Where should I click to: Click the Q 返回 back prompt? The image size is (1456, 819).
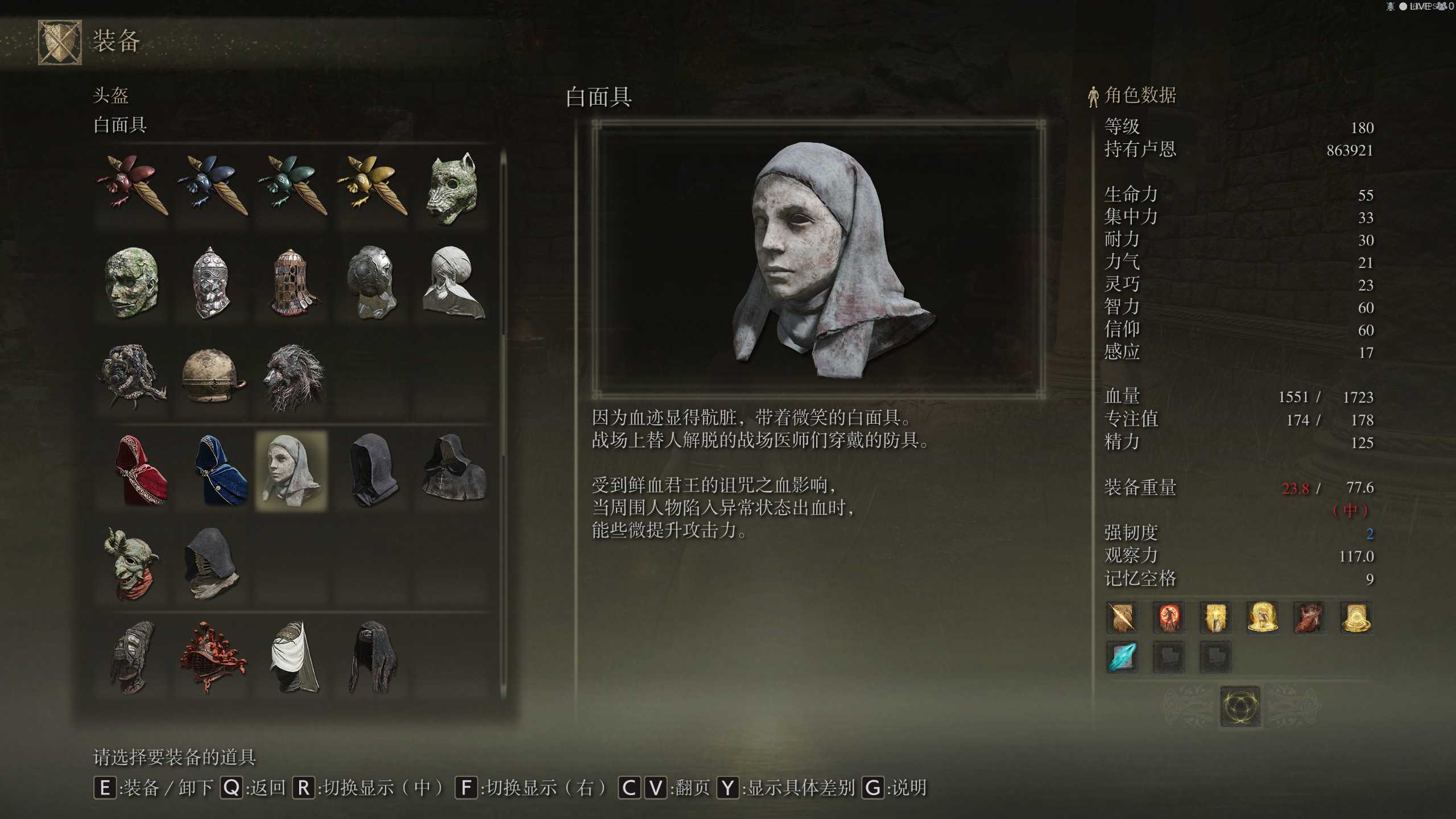pos(232,788)
